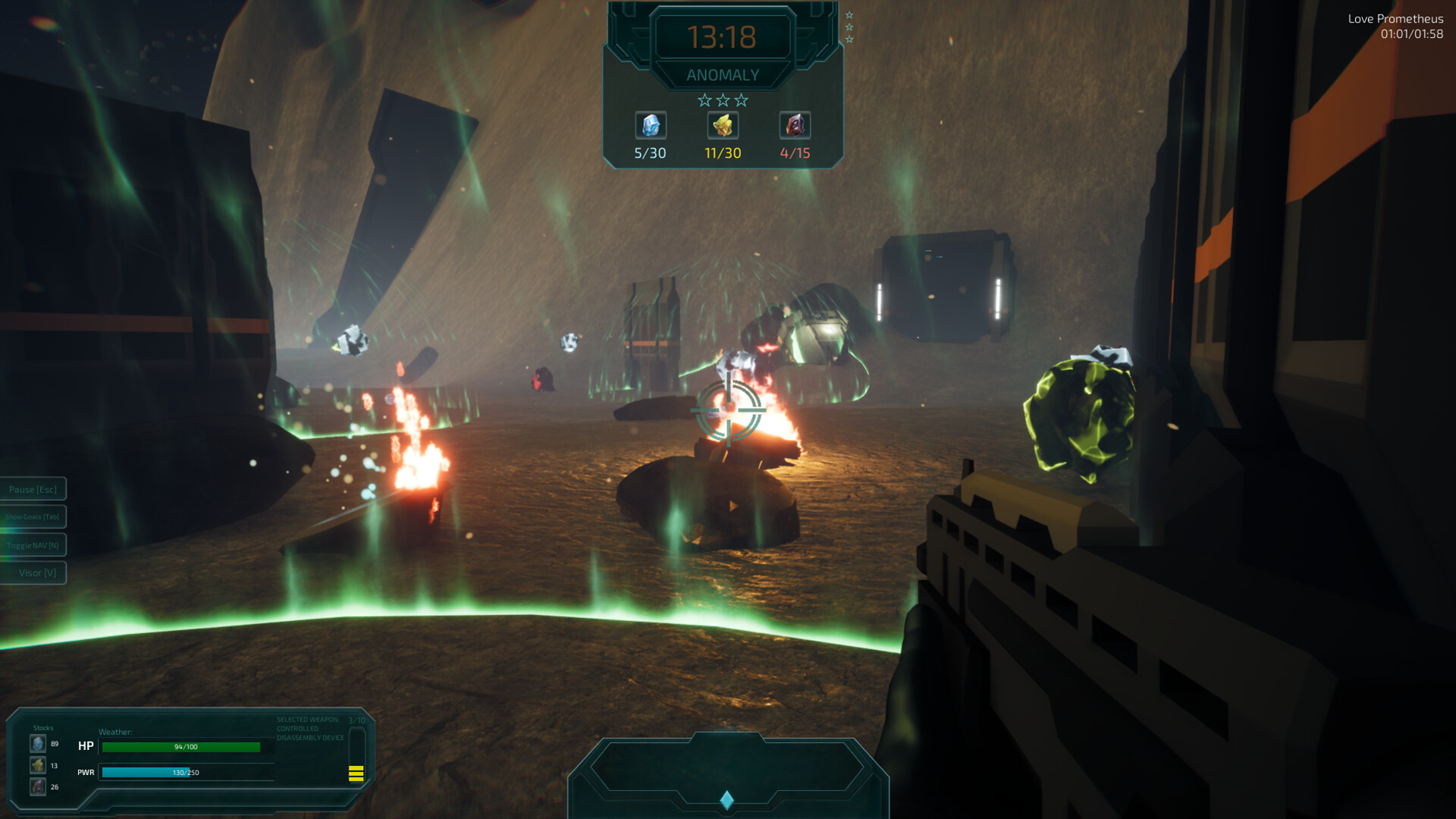Viewport: 1456px width, 819px height.
Task: Click the red ore icon under Stocks
Action: pos(38,787)
